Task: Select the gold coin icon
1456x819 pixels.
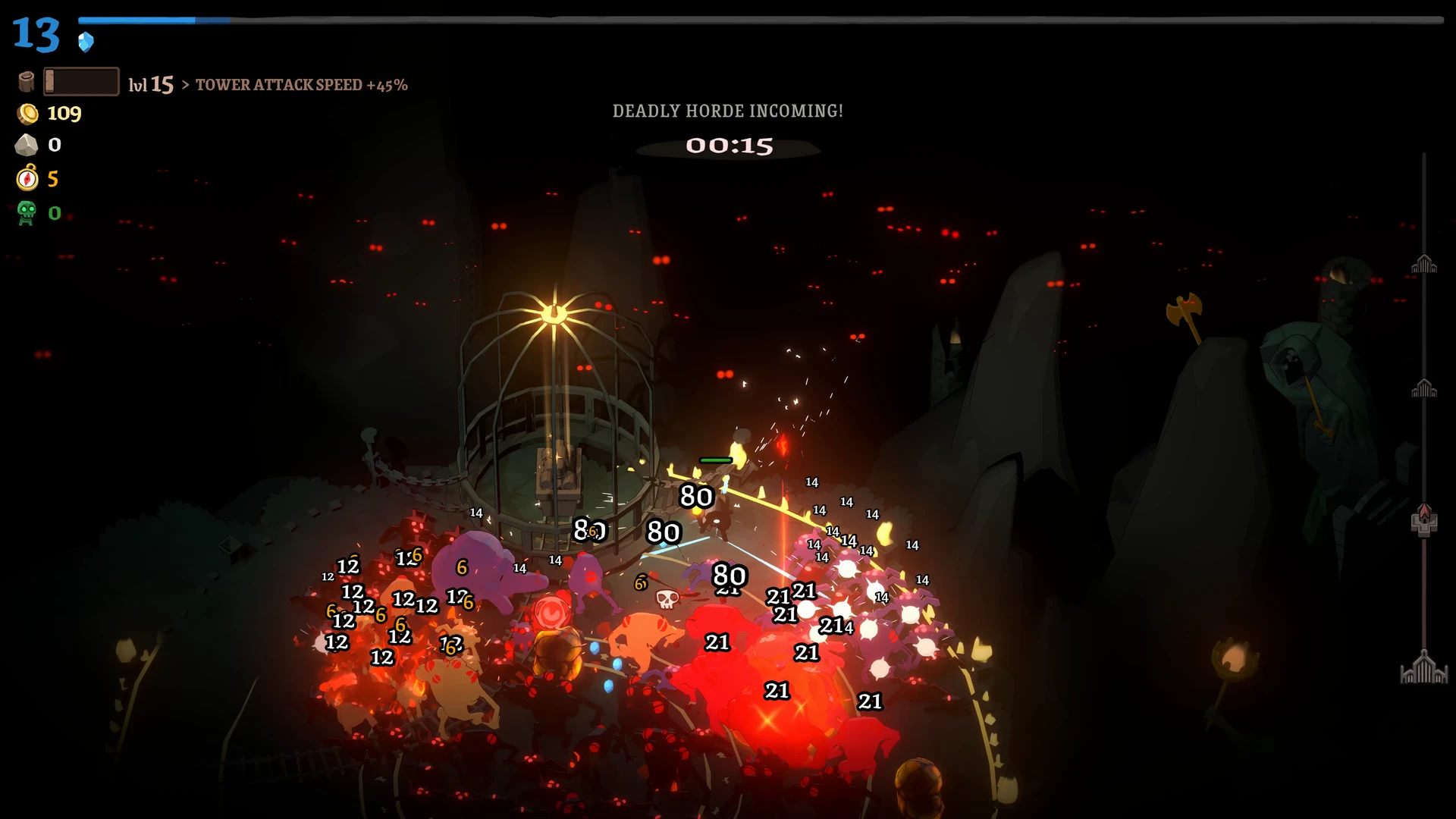Action: (28, 114)
